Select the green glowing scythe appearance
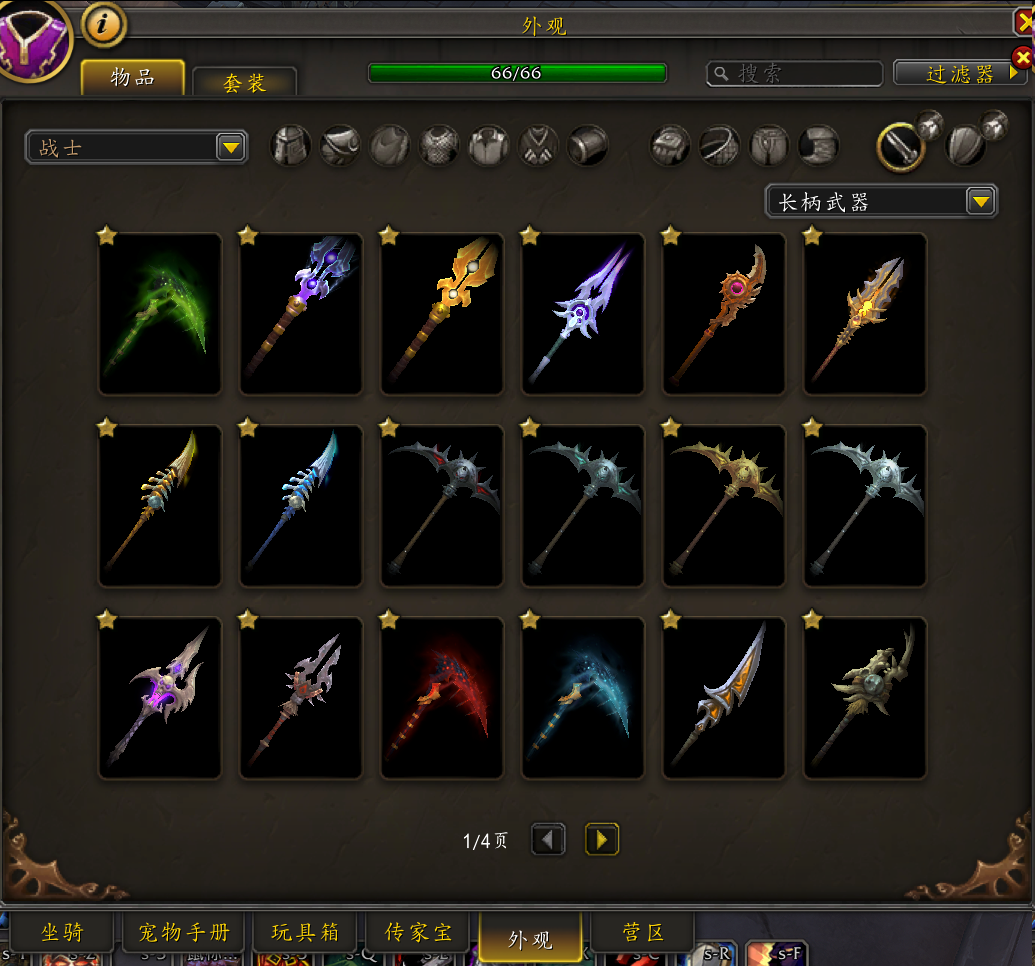Viewport: 1035px width, 966px height. pyautogui.click(x=160, y=314)
